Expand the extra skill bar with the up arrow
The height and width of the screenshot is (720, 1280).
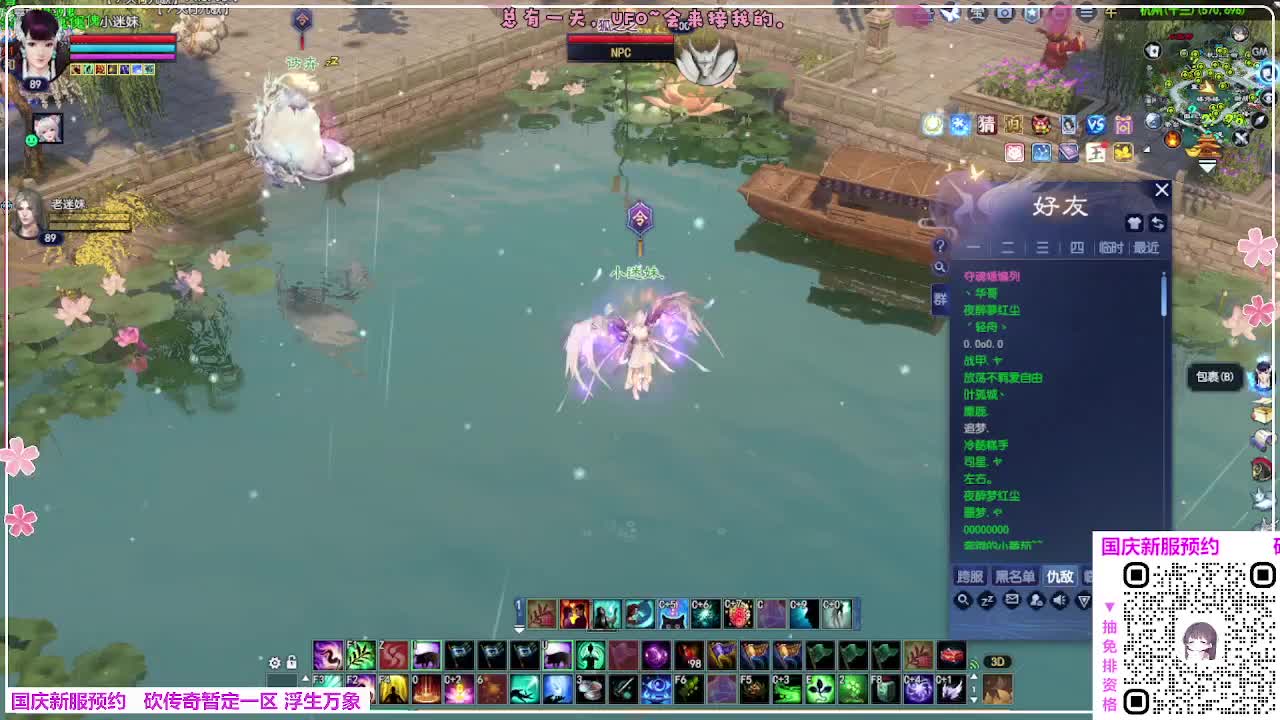(306, 678)
